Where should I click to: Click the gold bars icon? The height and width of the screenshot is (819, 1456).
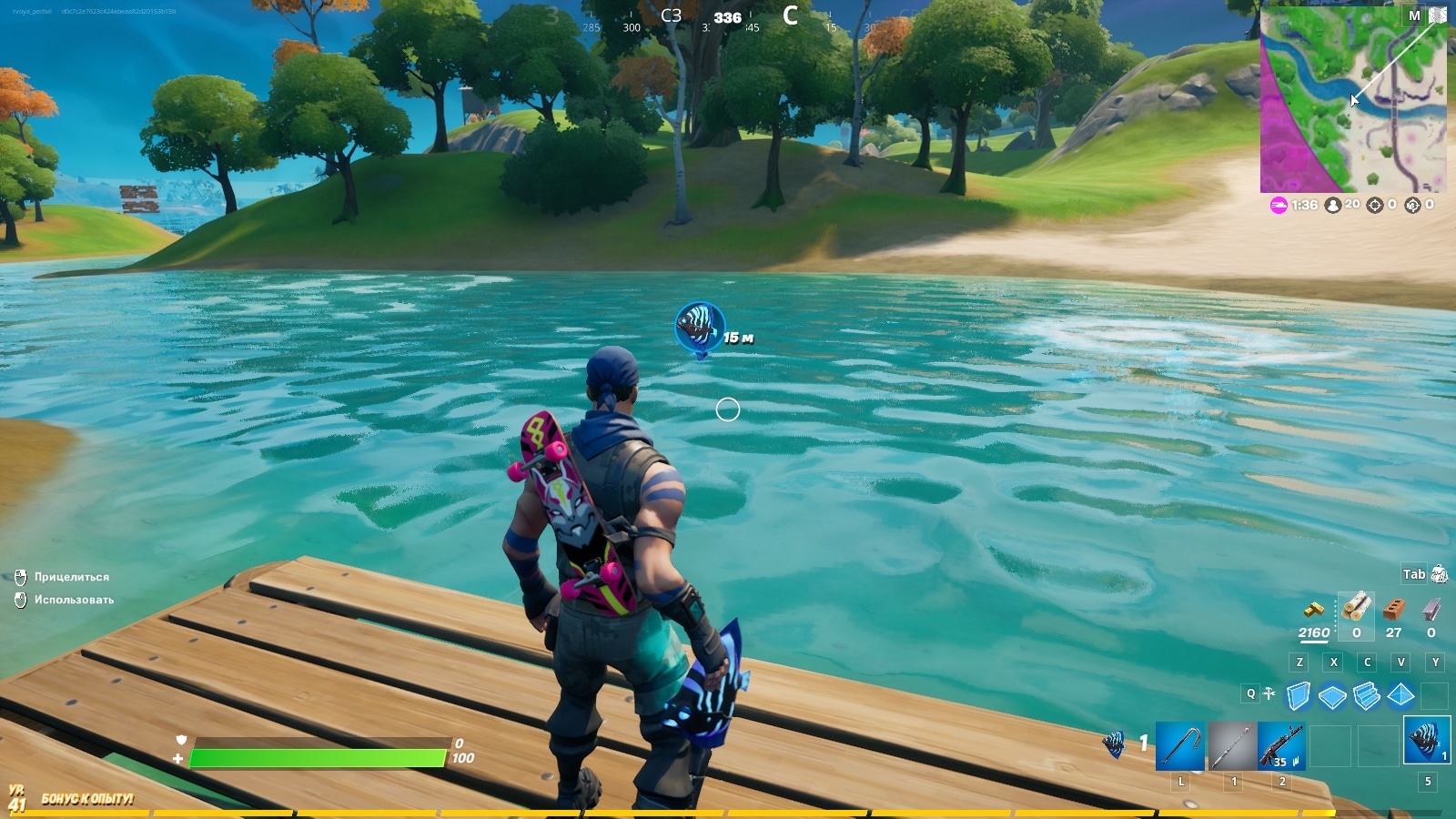(x=1314, y=610)
